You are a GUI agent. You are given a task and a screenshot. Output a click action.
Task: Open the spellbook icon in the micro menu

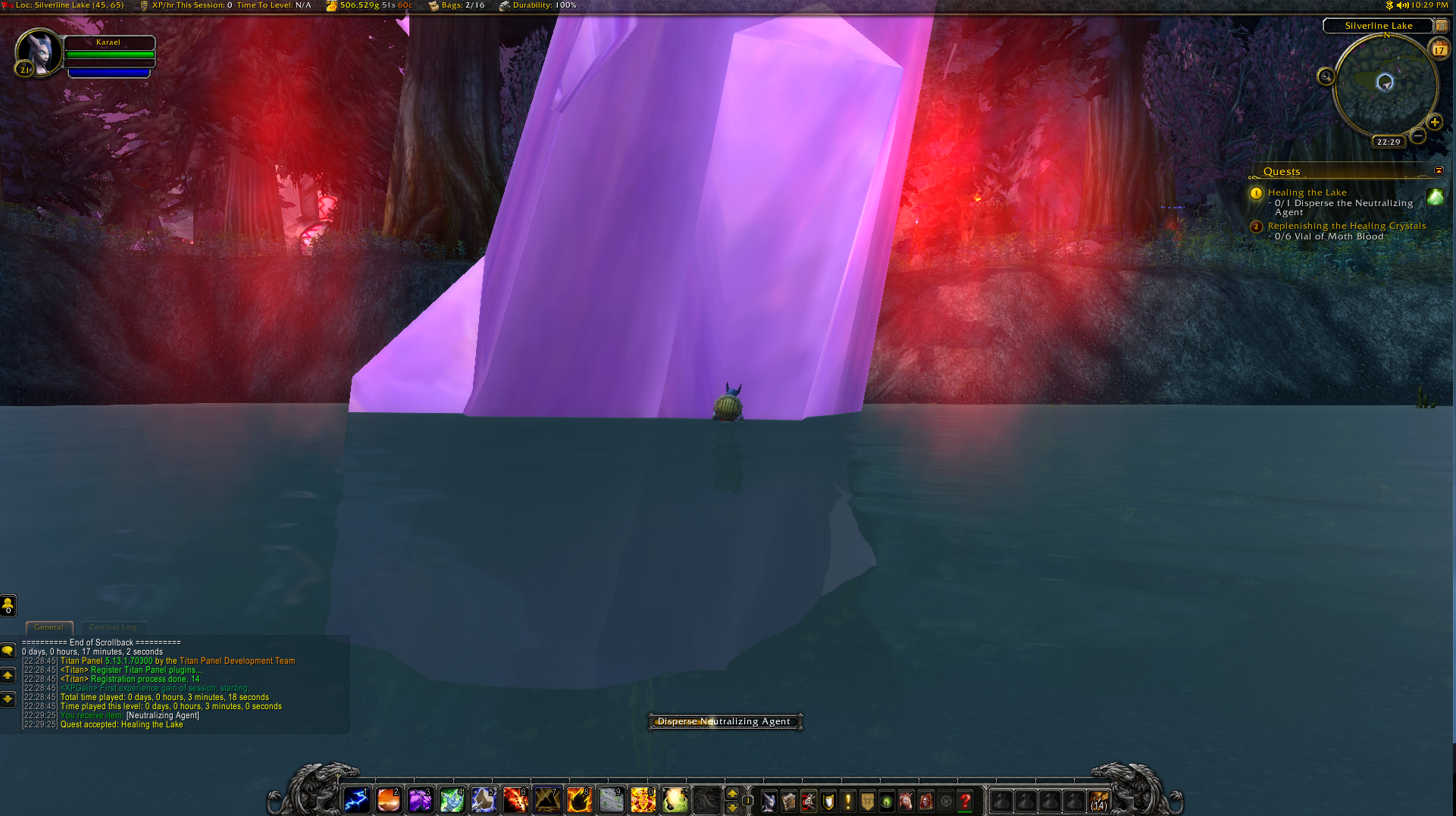pos(788,801)
